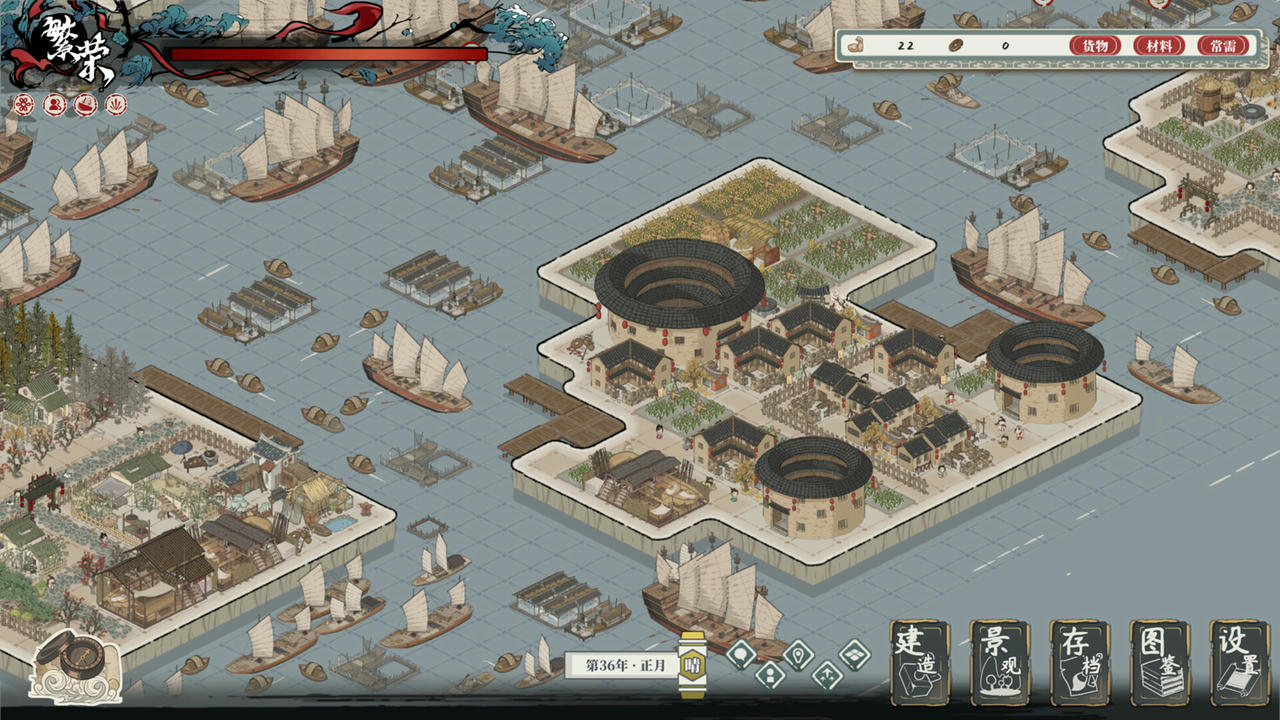Click the speech bubble diamond icon
Viewport: 1280px width, 720px height.
click(741, 655)
